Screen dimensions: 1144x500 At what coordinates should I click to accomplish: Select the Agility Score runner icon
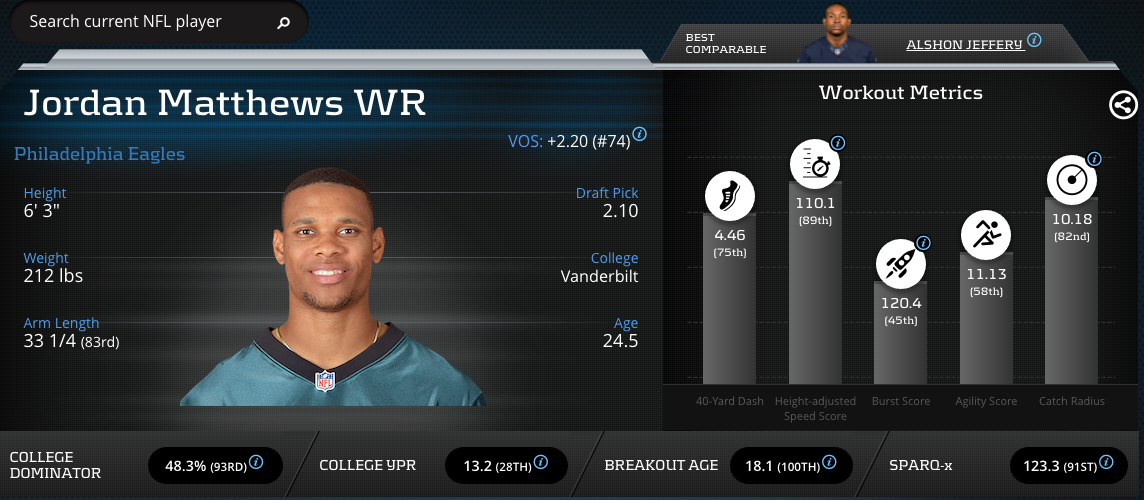pos(985,236)
